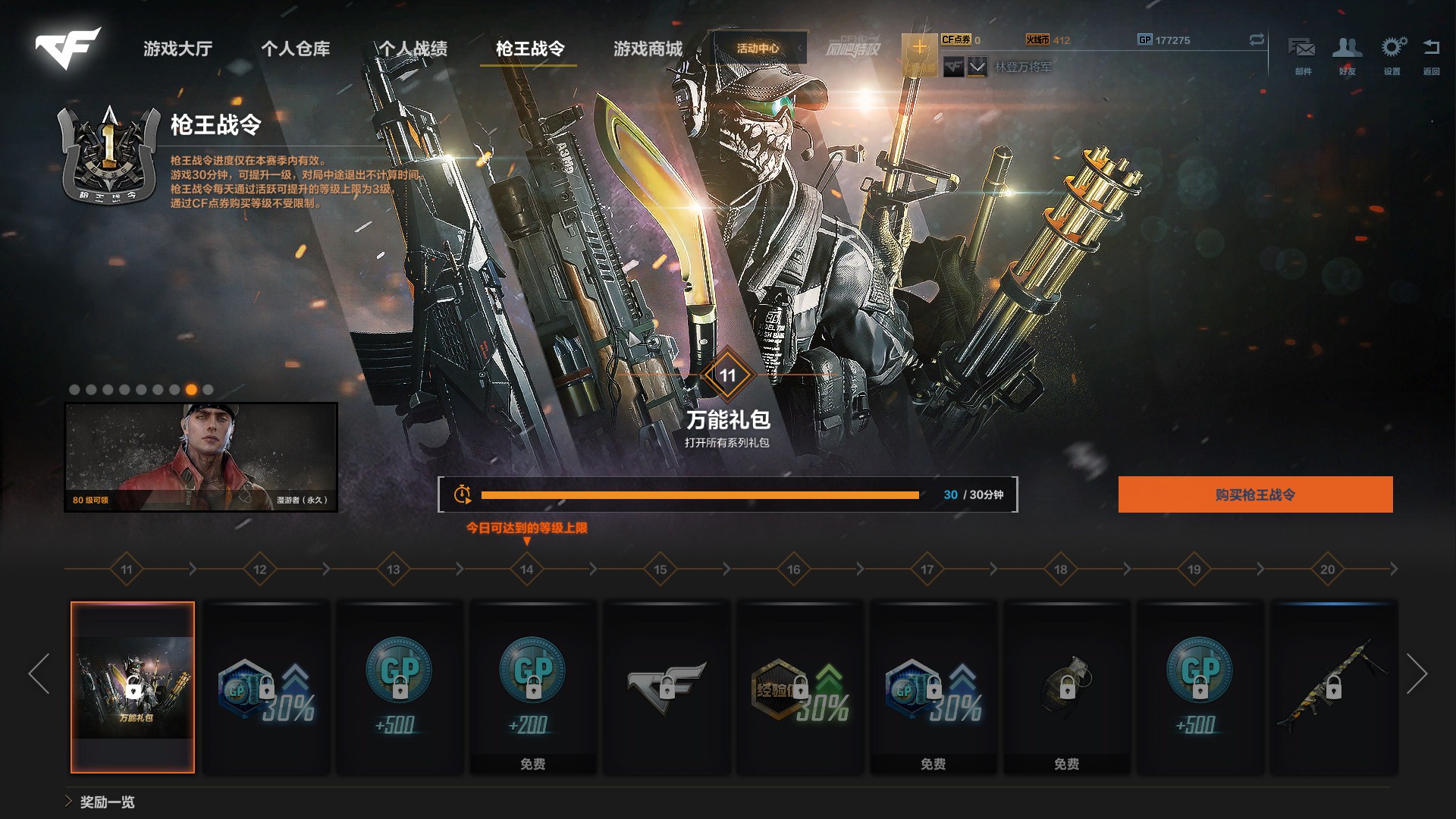Show previous rewards with left arrow
The width and height of the screenshot is (1456, 819).
click(x=39, y=673)
